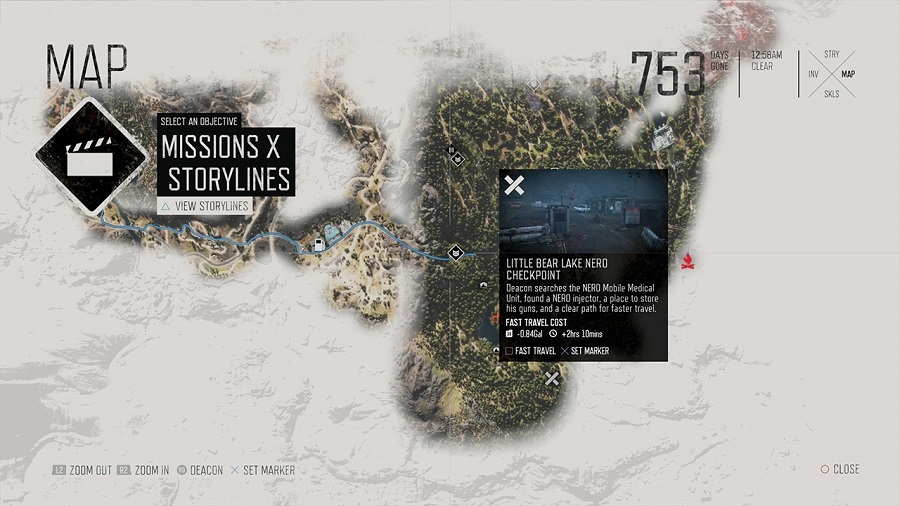Select the MAP tab
The width and height of the screenshot is (900, 506).
click(x=848, y=73)
